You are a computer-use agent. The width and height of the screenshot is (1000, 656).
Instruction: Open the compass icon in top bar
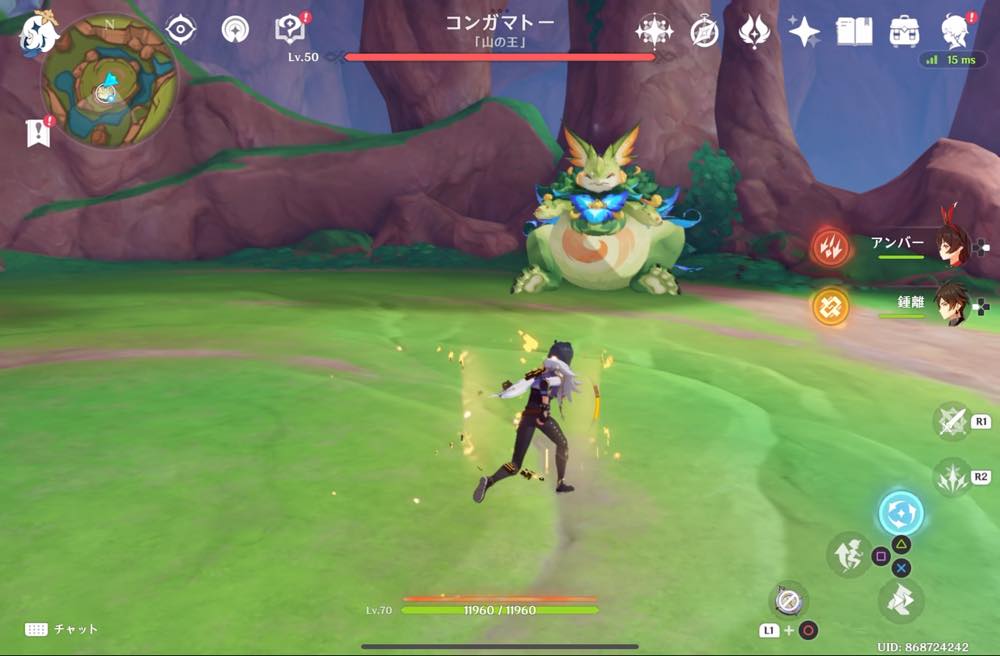click(705, 32)
